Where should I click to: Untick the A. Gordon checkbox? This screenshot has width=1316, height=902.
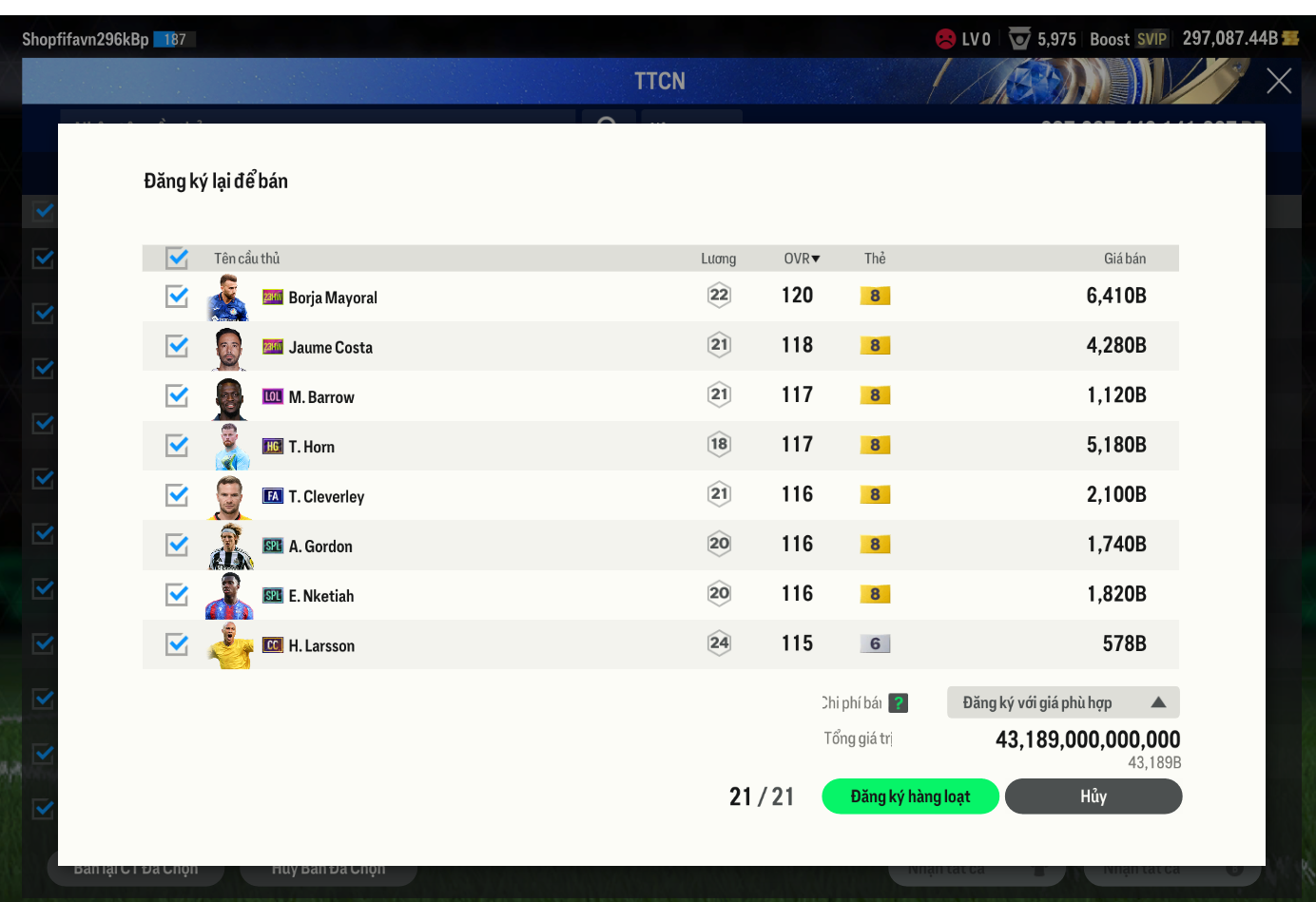(x=177, y=545)
